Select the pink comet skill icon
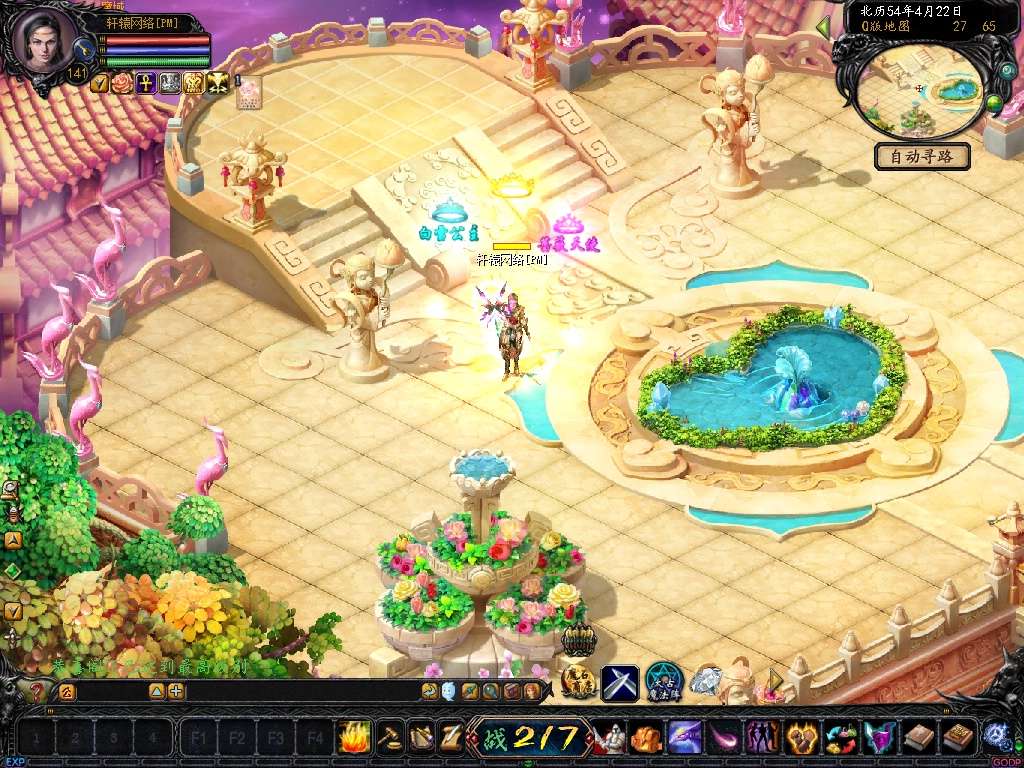The width and height of the screenshot is (1024, 768). coord(723,739)
